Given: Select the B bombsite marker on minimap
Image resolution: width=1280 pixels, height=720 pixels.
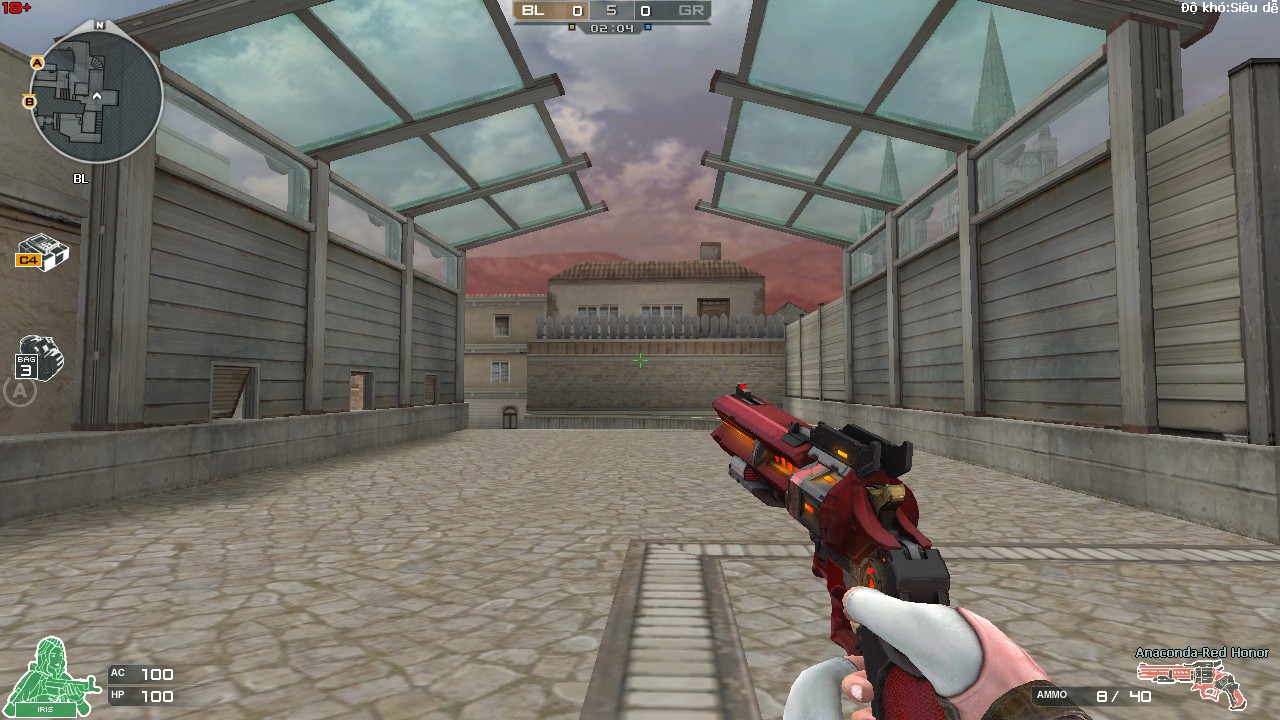Looking at the screenshot, I should [x=29, y=101].
